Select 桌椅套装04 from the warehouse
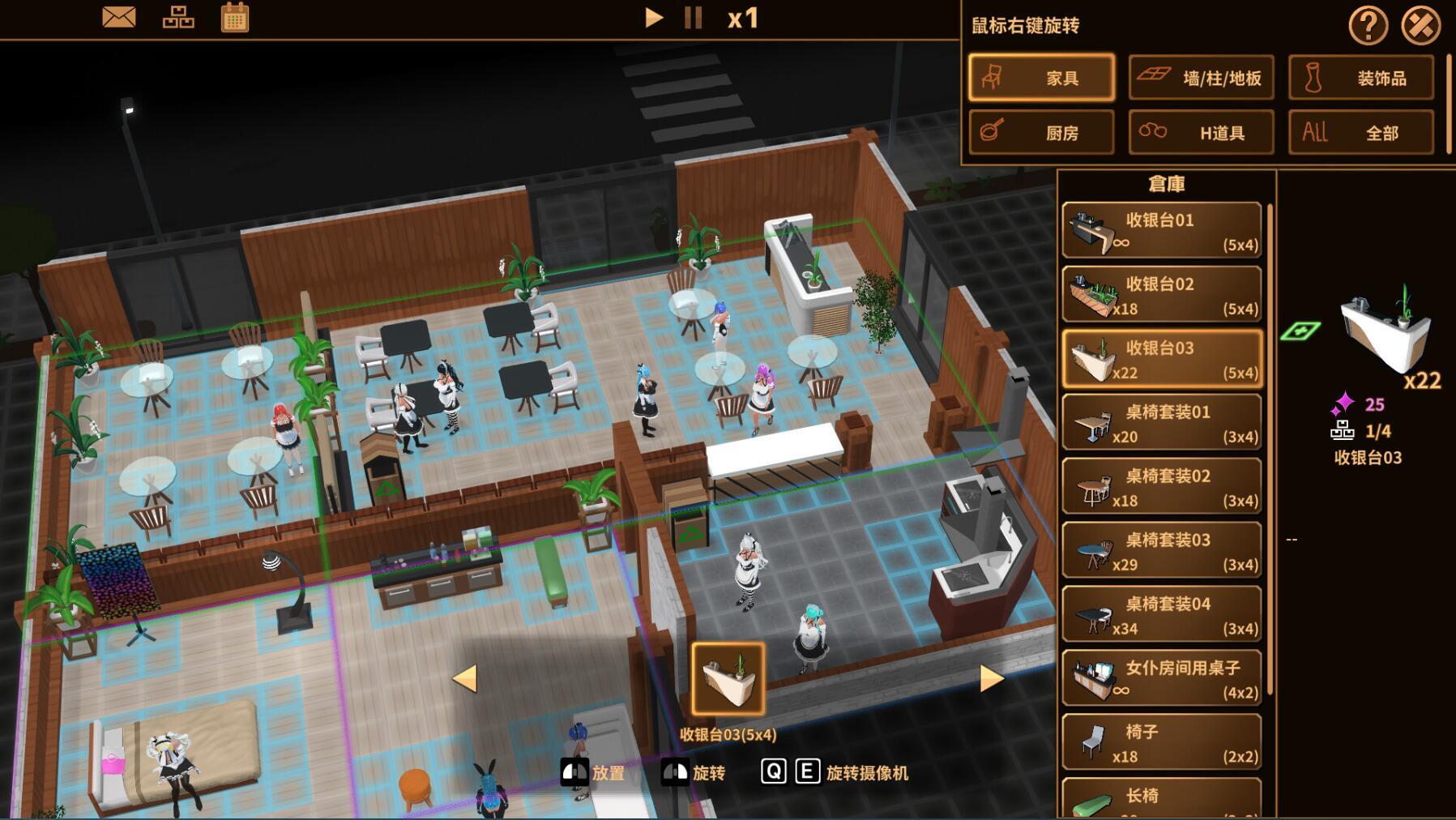This screenshot has width=1456, height=820. (x=1162, y=614)
